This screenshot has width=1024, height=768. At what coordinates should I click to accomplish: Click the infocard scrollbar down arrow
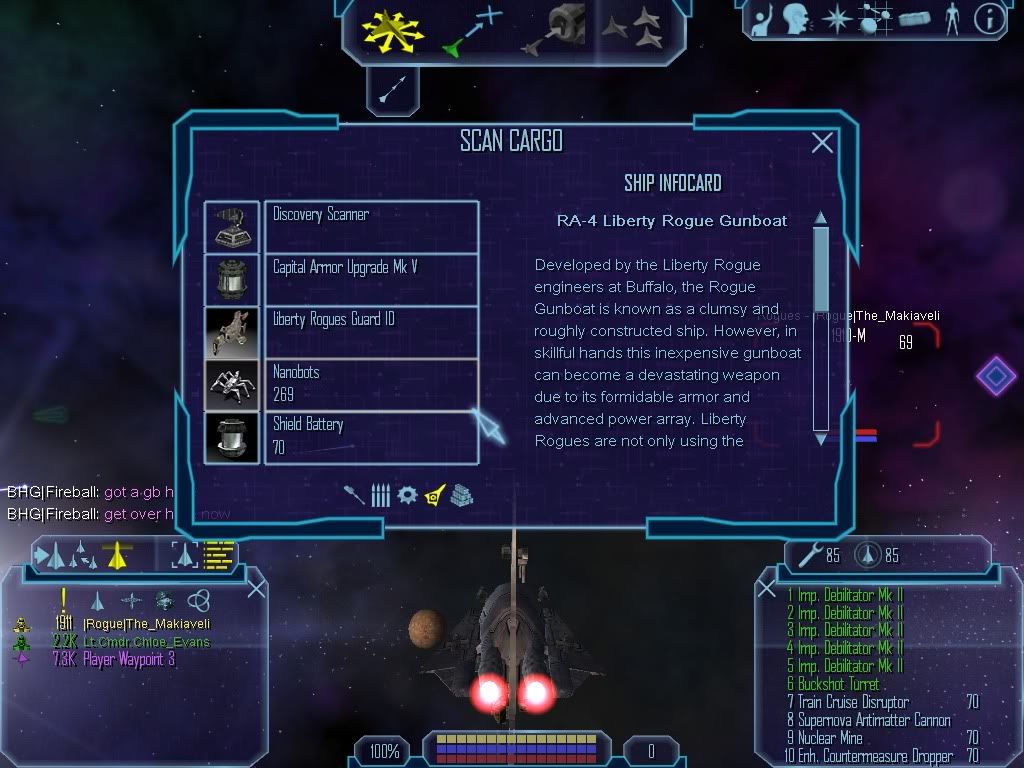click(821, 438)
